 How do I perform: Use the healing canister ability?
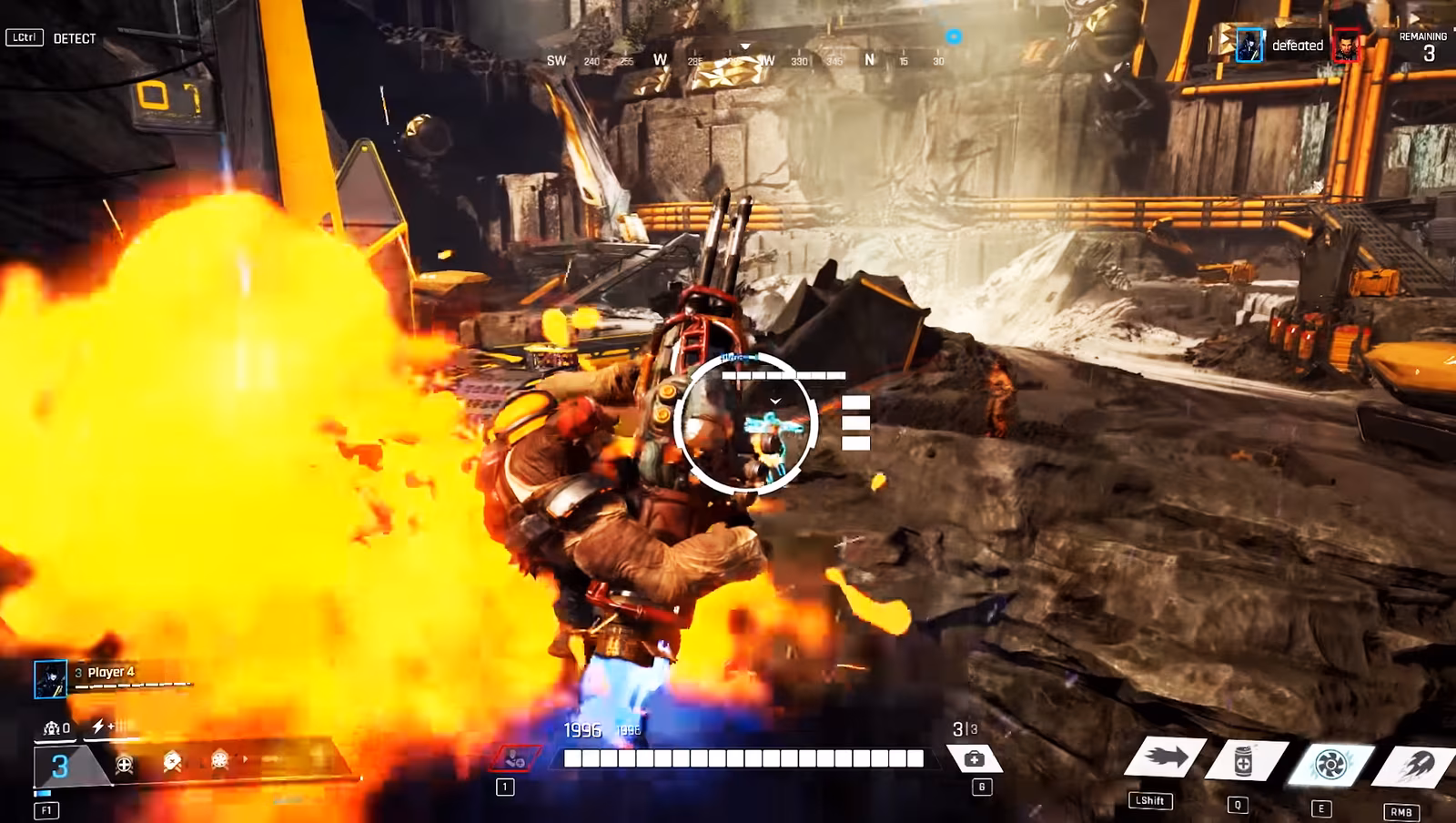click(x=1244, y=762)
